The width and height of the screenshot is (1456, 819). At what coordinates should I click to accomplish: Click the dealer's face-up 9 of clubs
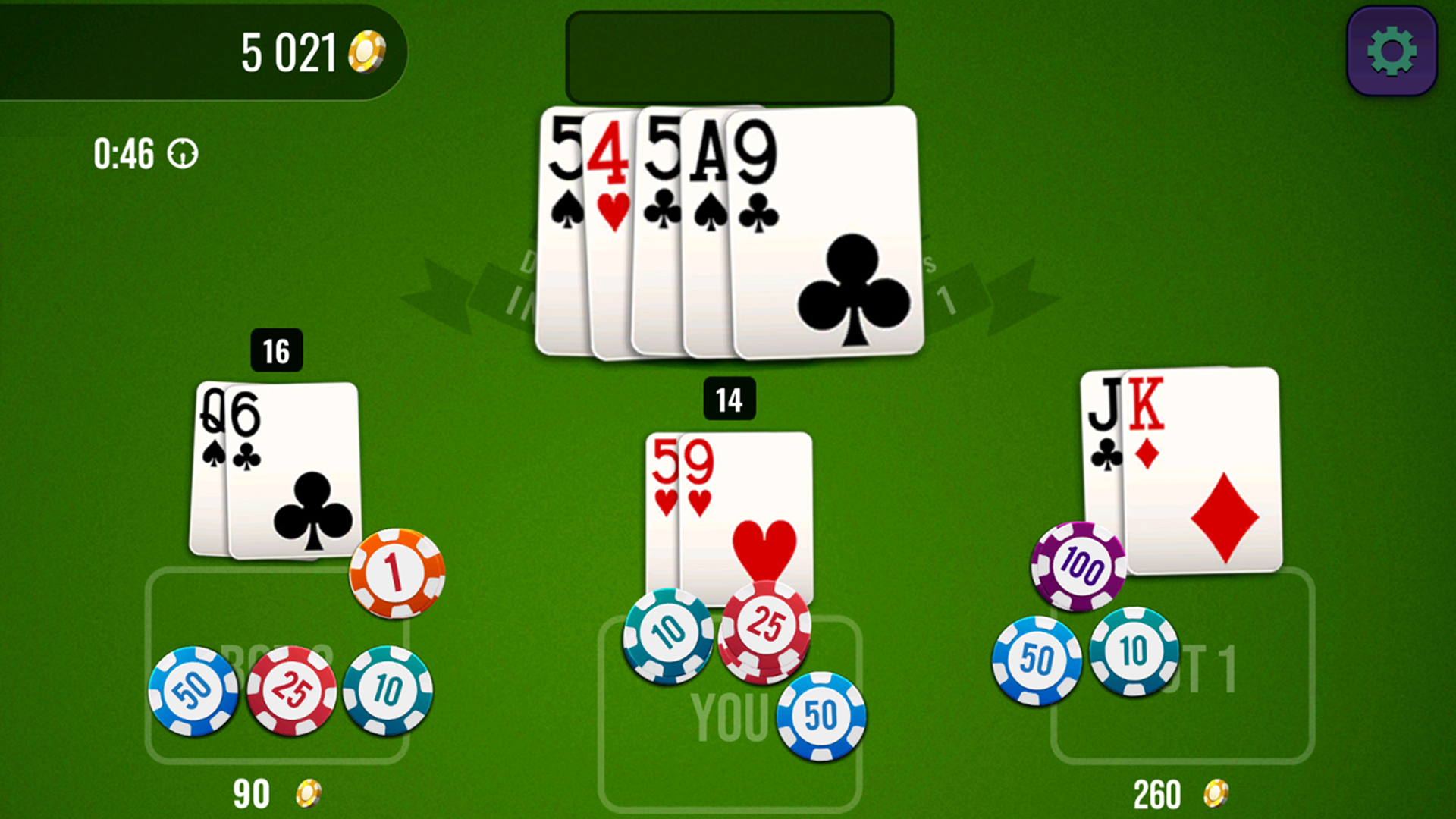(827, 227)
